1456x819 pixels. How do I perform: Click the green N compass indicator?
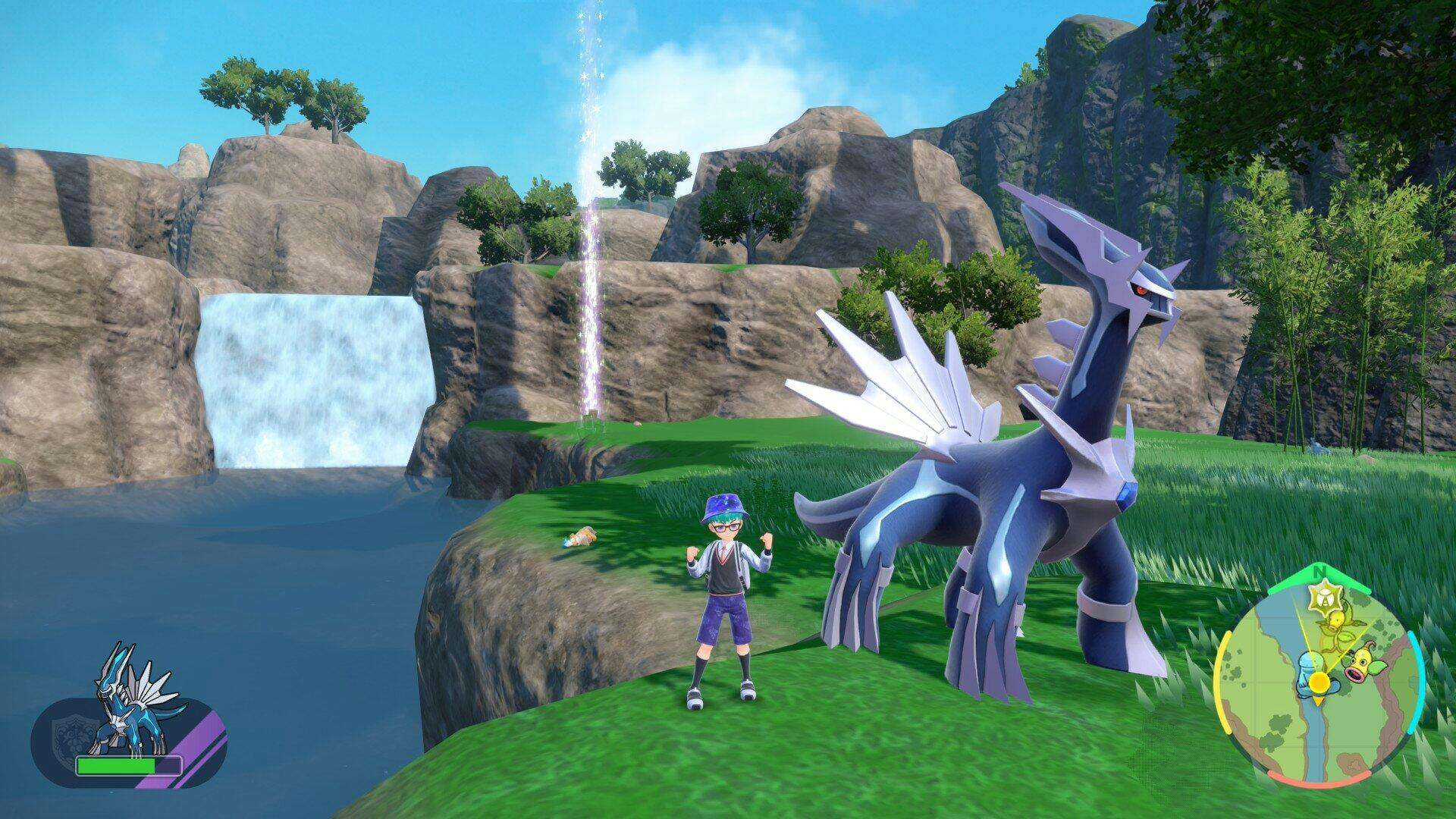pyautogui.click(x=1320, y=570)
